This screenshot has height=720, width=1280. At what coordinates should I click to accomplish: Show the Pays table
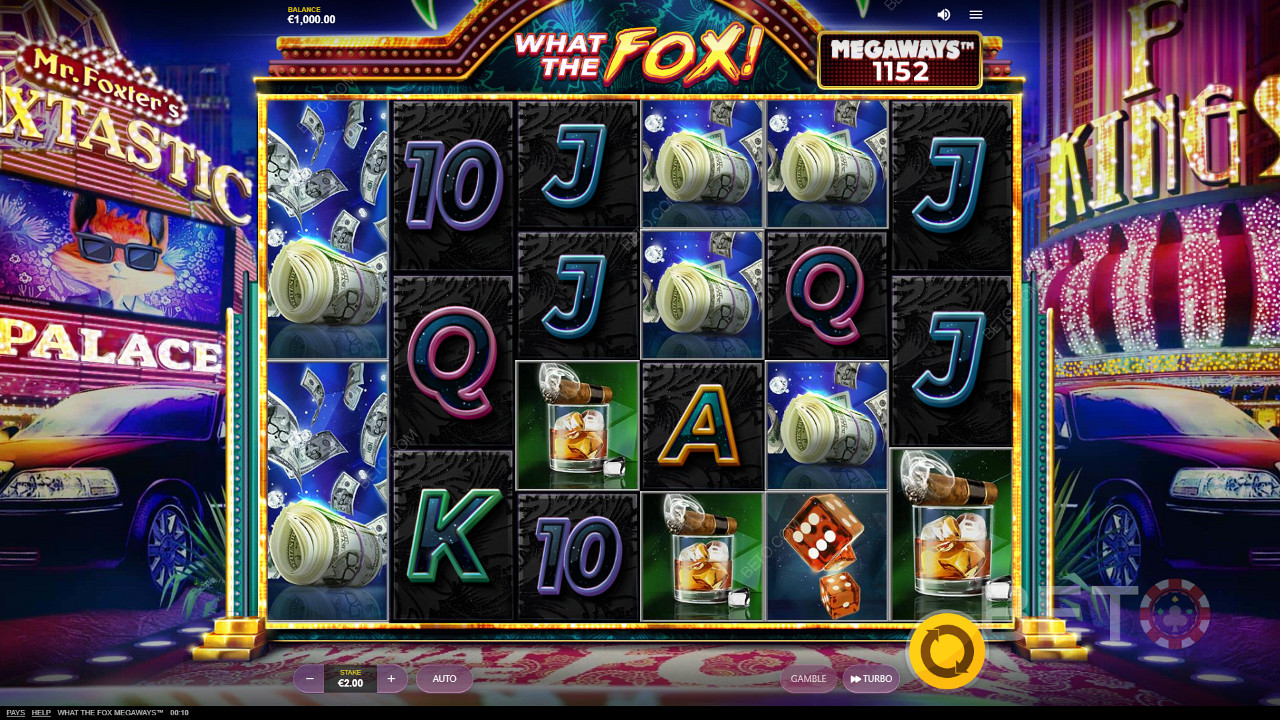click(16, 713)
